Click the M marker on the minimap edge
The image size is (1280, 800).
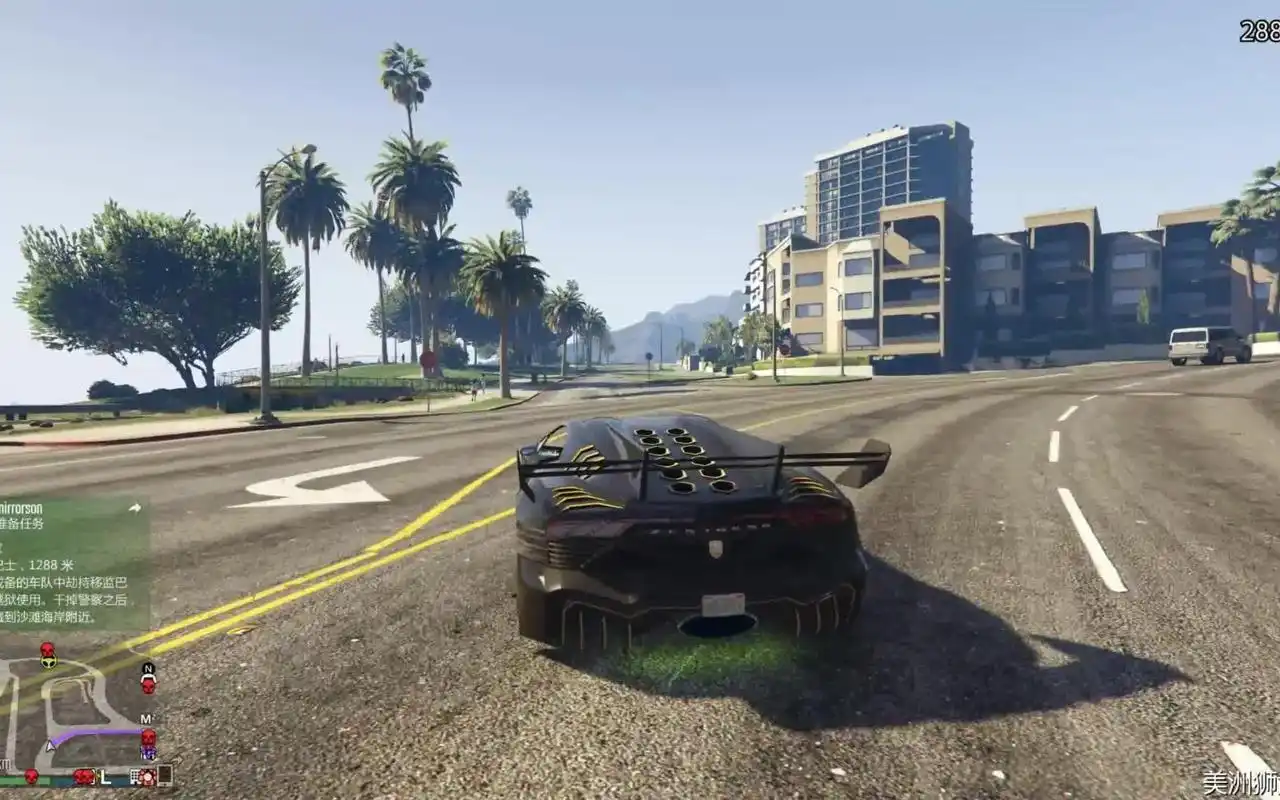146,718
